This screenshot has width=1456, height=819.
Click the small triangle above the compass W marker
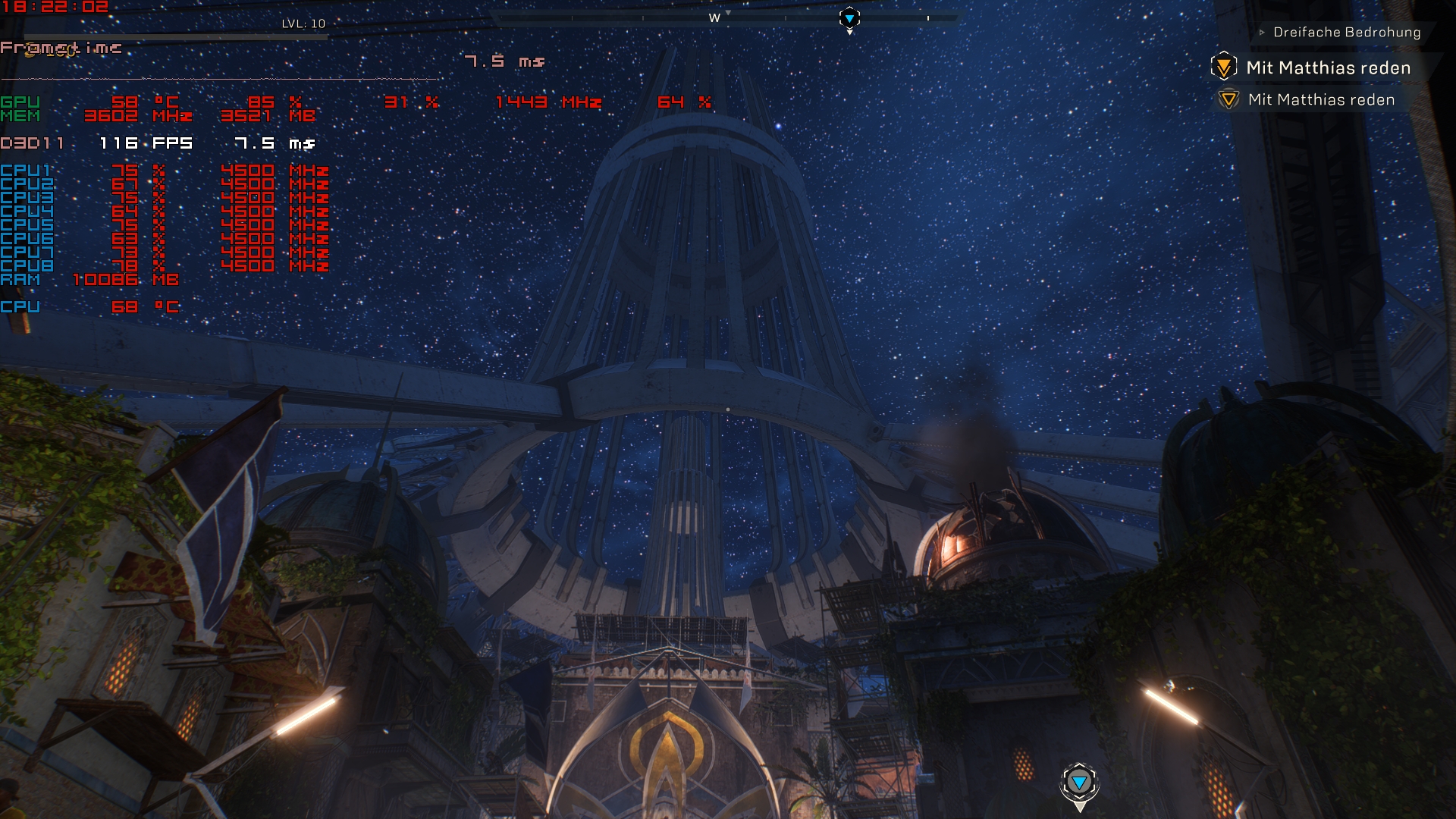729,13
